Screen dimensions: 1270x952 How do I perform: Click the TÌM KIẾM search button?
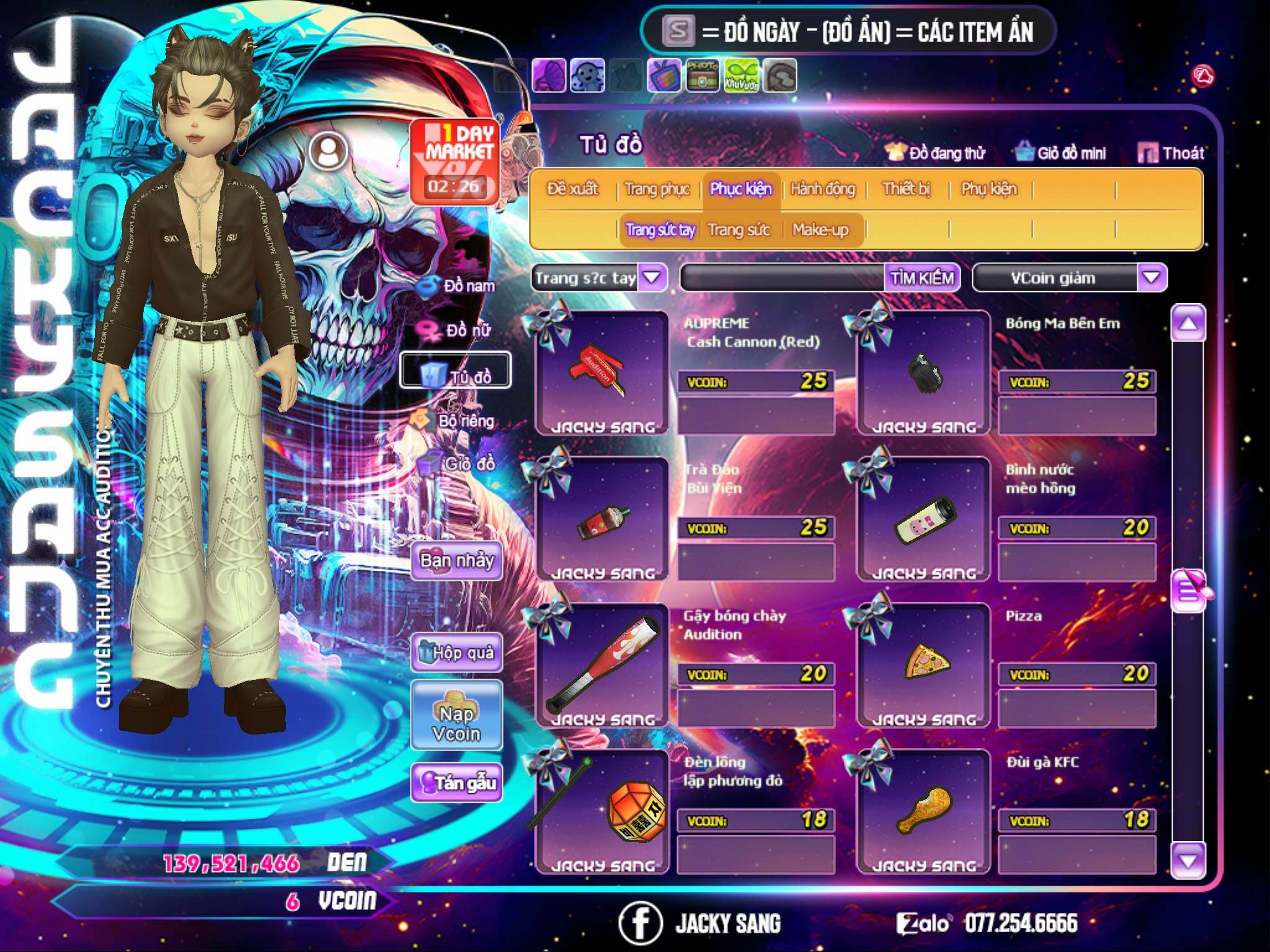[921, 278]
